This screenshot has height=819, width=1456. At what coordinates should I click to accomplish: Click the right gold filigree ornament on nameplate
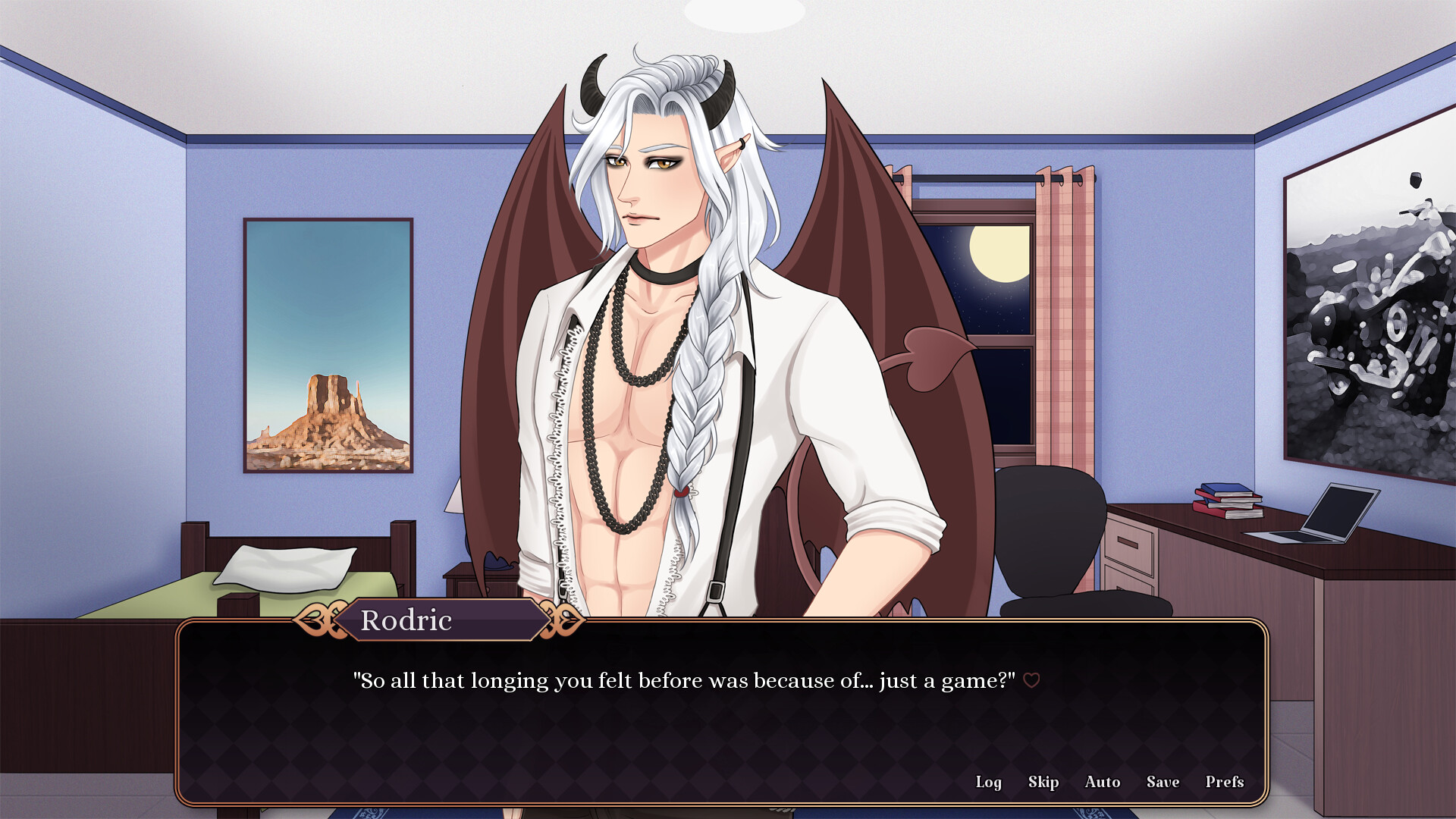click(562, 619)
